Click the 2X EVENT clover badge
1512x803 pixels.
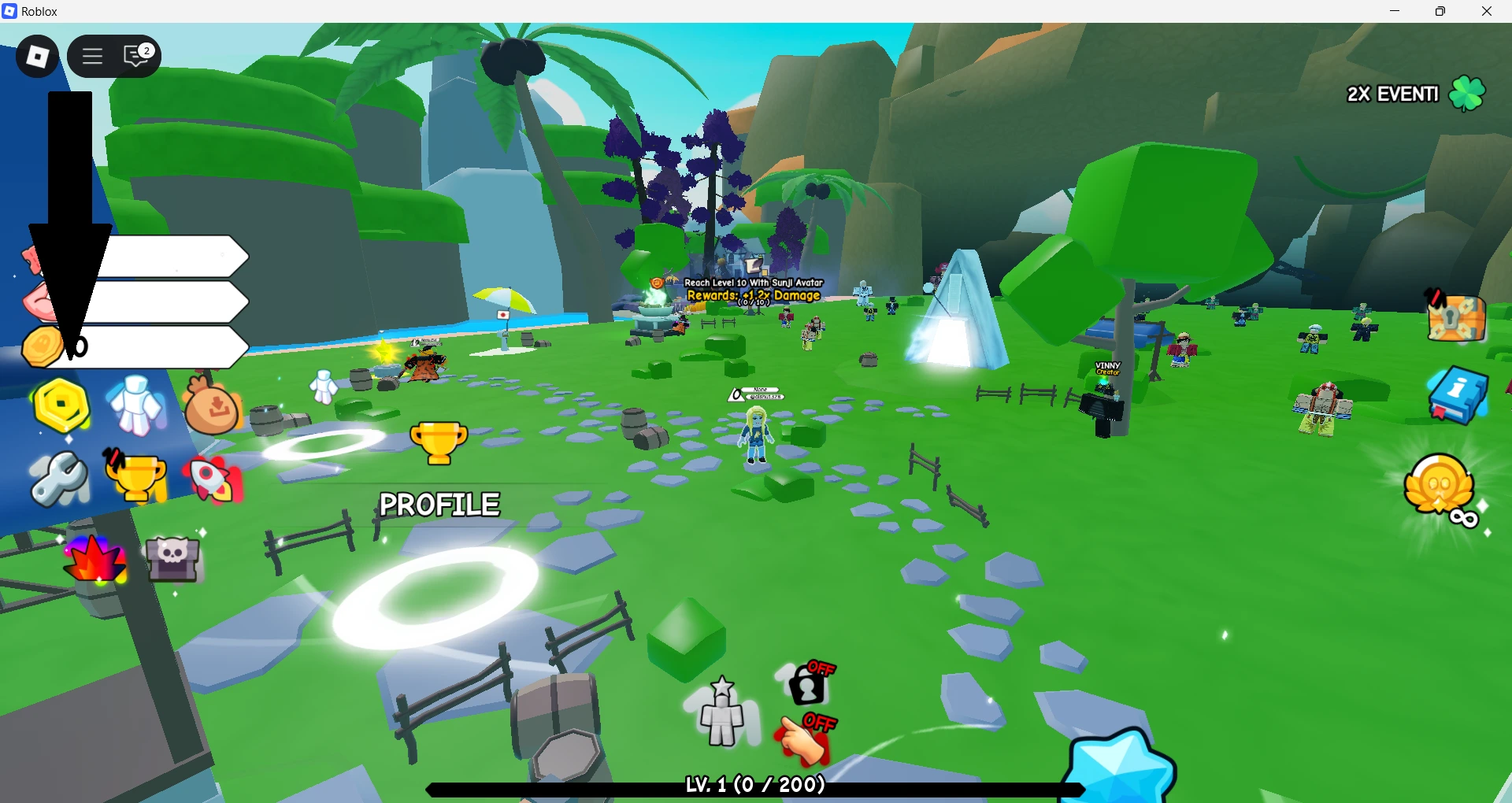tap(1467, 94)
